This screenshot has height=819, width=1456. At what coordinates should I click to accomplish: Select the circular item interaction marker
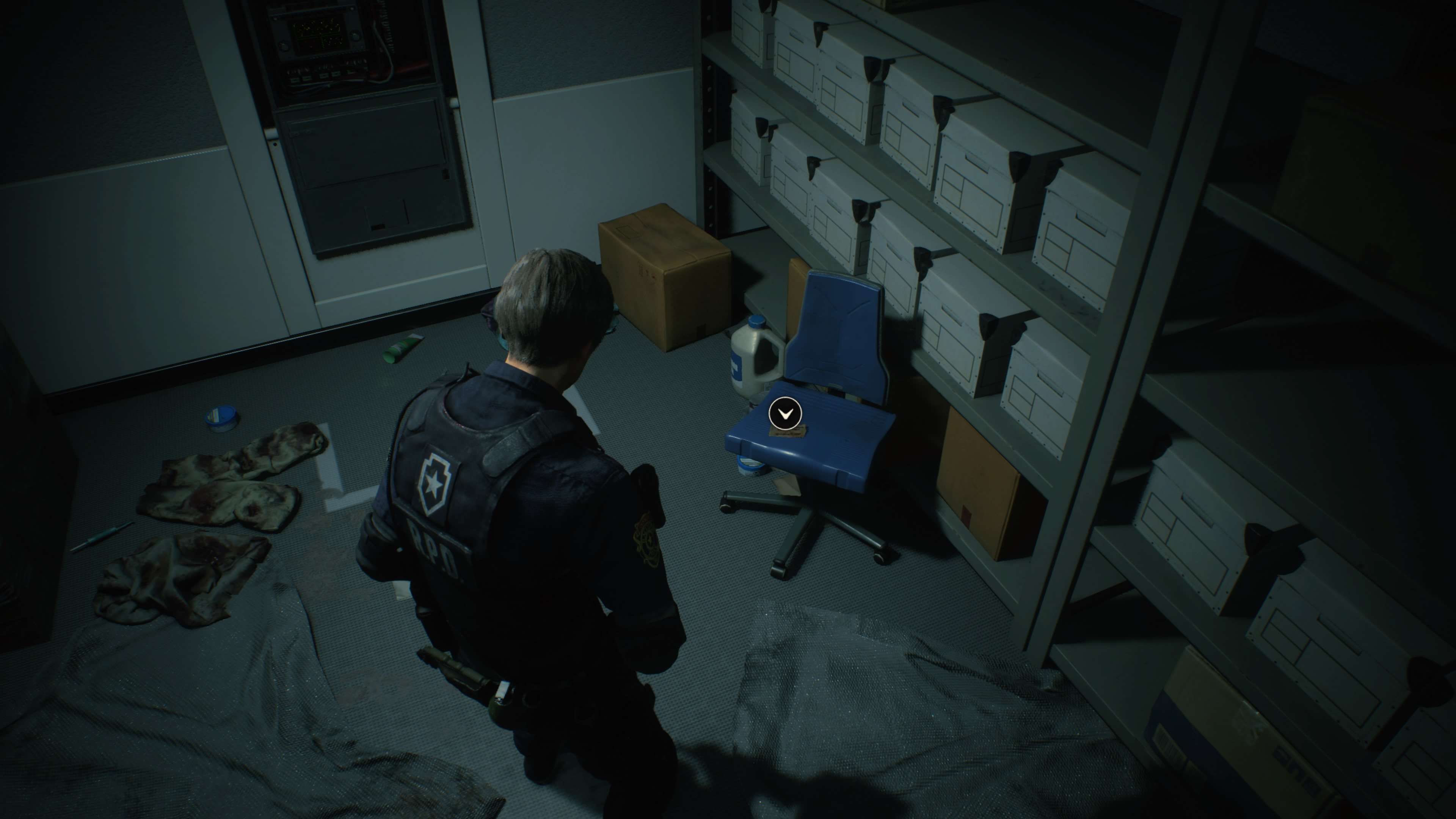click(x=784, y=414)
